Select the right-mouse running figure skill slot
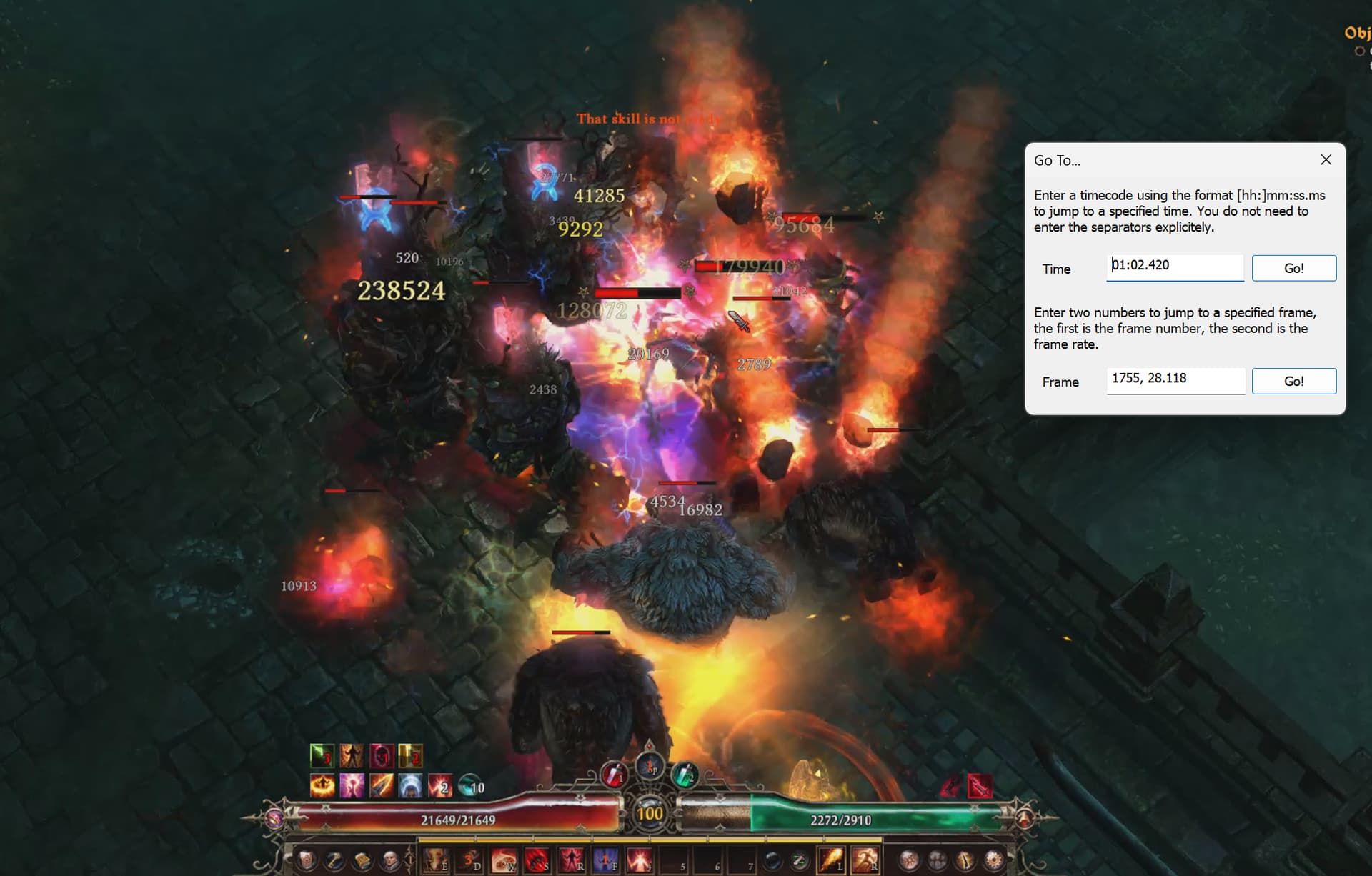Image resolution: width=1372 pixels, height=876 pixels. [865, 860]
